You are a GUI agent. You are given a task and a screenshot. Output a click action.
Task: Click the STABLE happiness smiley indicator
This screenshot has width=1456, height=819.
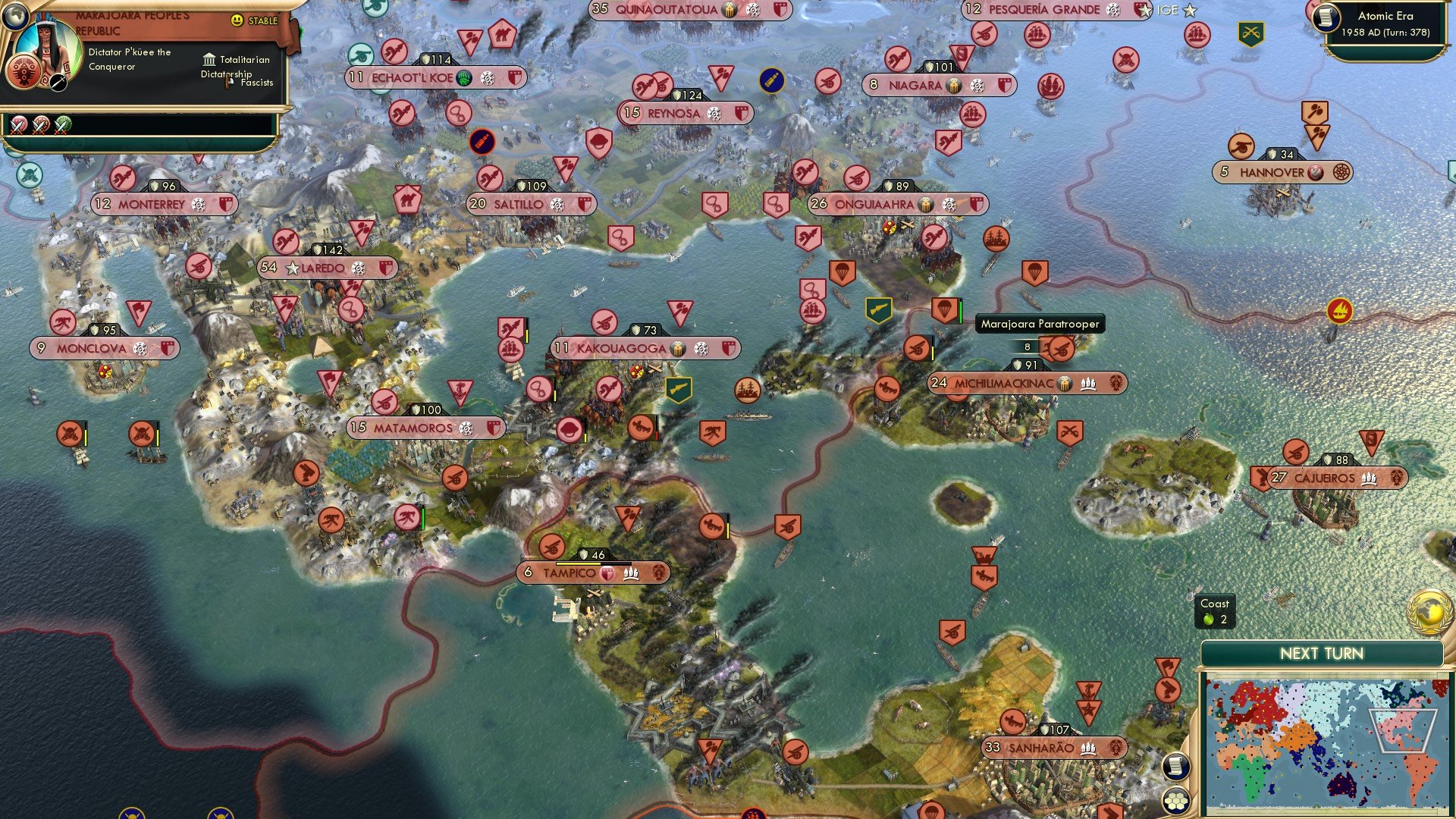pyautogui.click(x=237, y=21)
